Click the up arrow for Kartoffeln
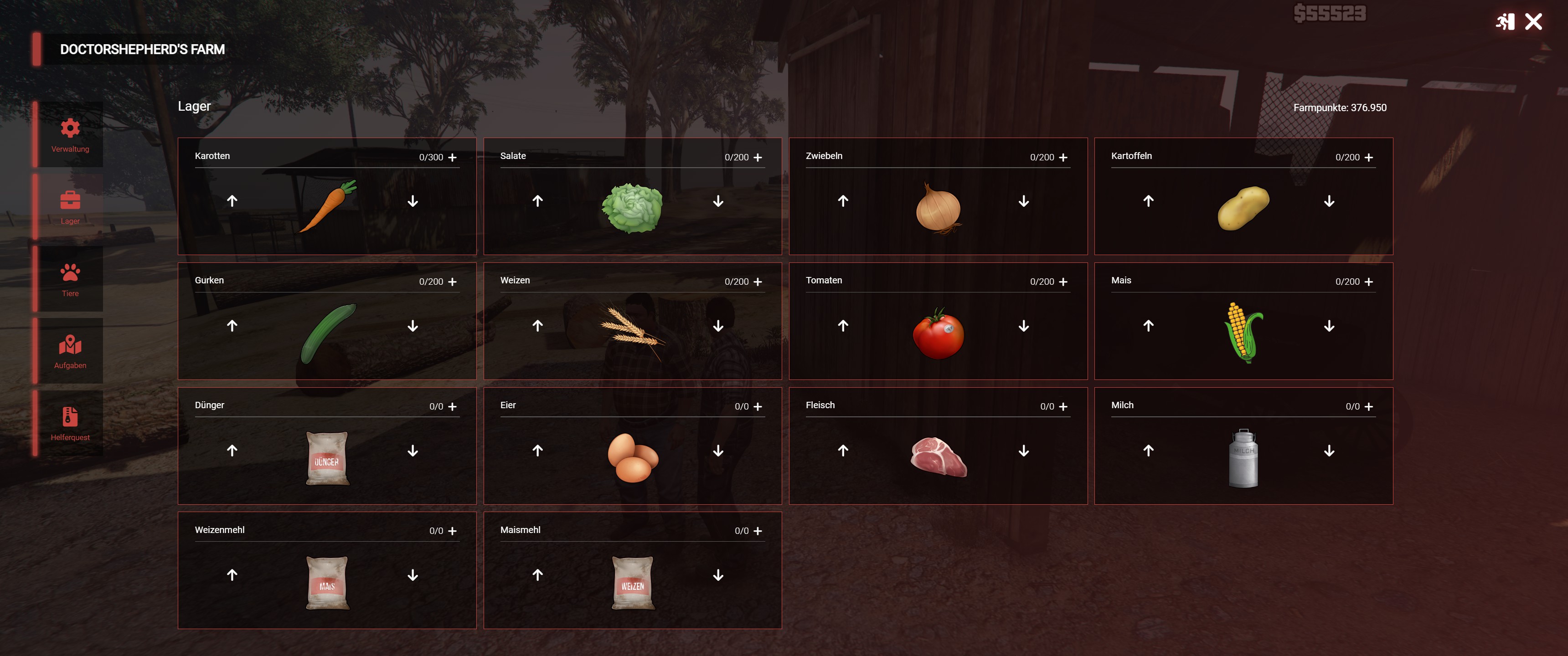The image size is (1568, 656). pos(1148,201)
